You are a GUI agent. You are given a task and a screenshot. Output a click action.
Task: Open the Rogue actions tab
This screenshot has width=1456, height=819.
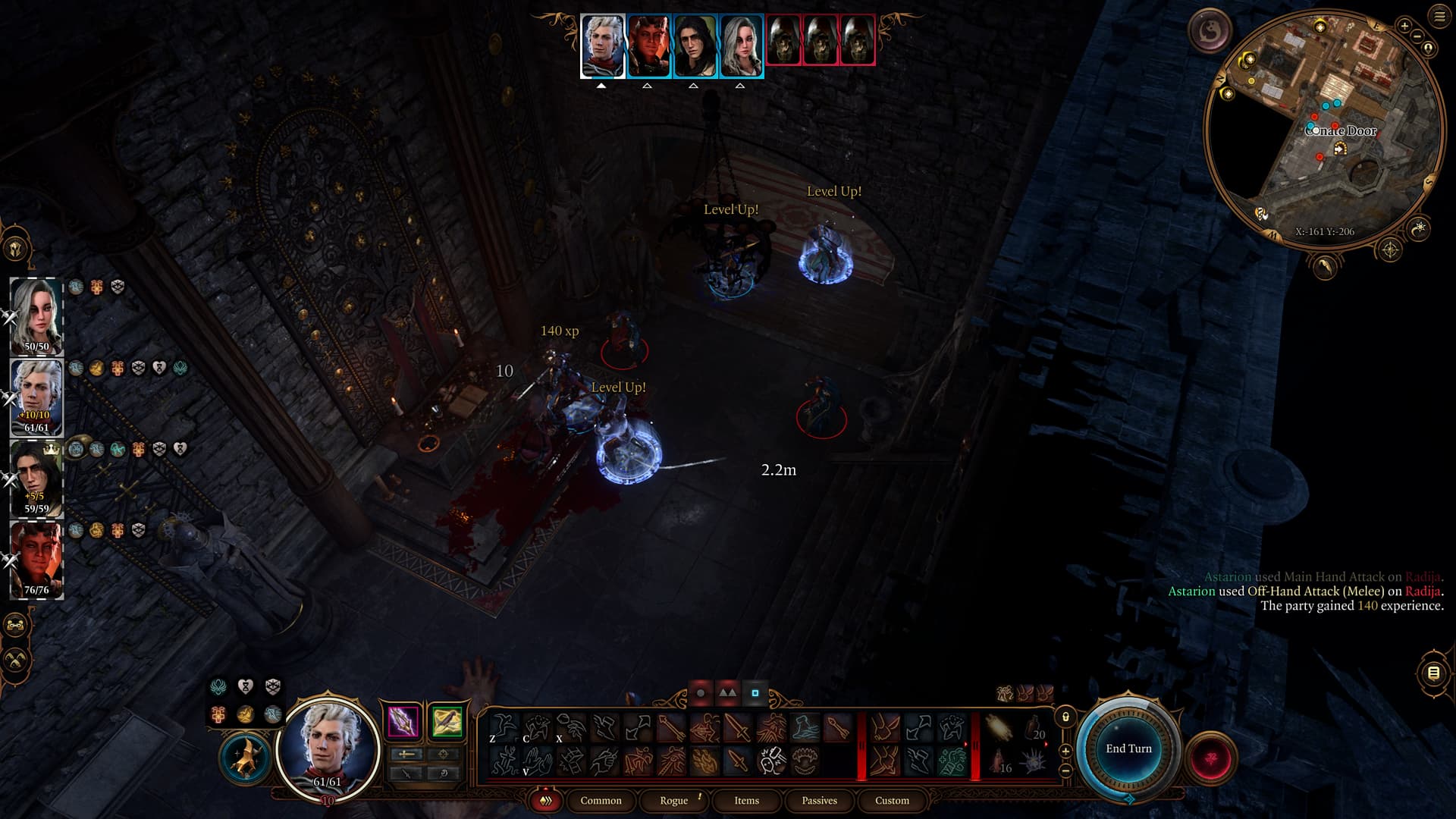click(x=673, y=800)
